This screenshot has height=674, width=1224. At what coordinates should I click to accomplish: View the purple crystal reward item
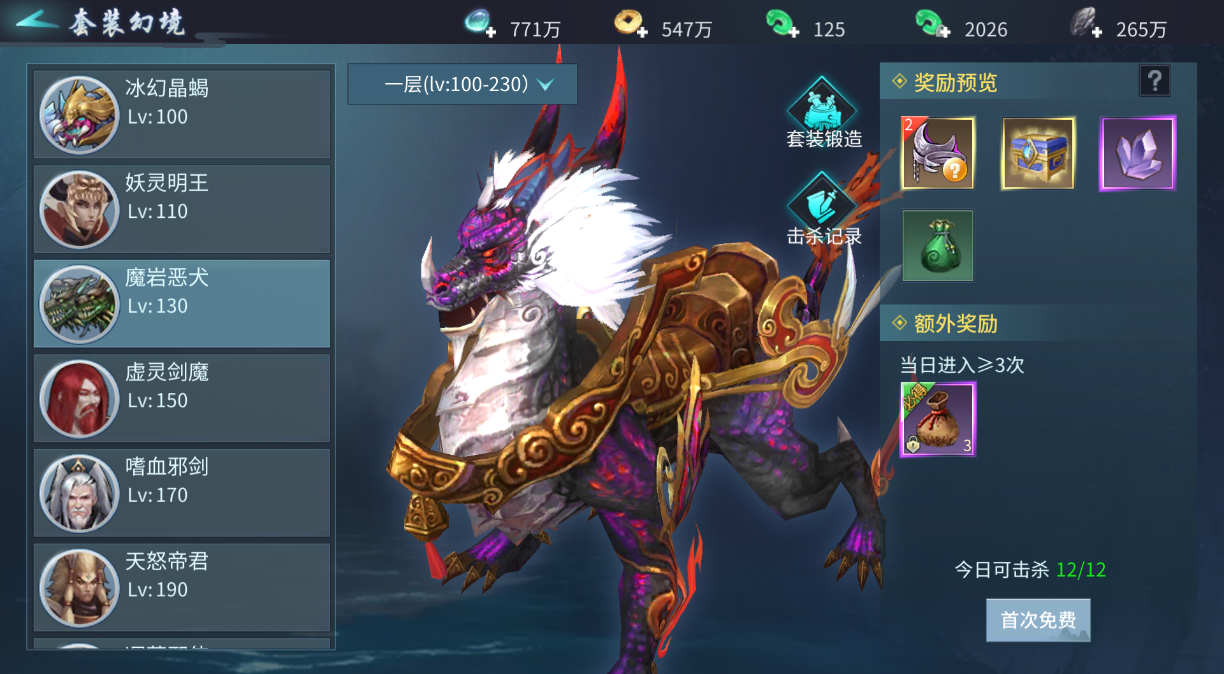tap(1138, 153)
